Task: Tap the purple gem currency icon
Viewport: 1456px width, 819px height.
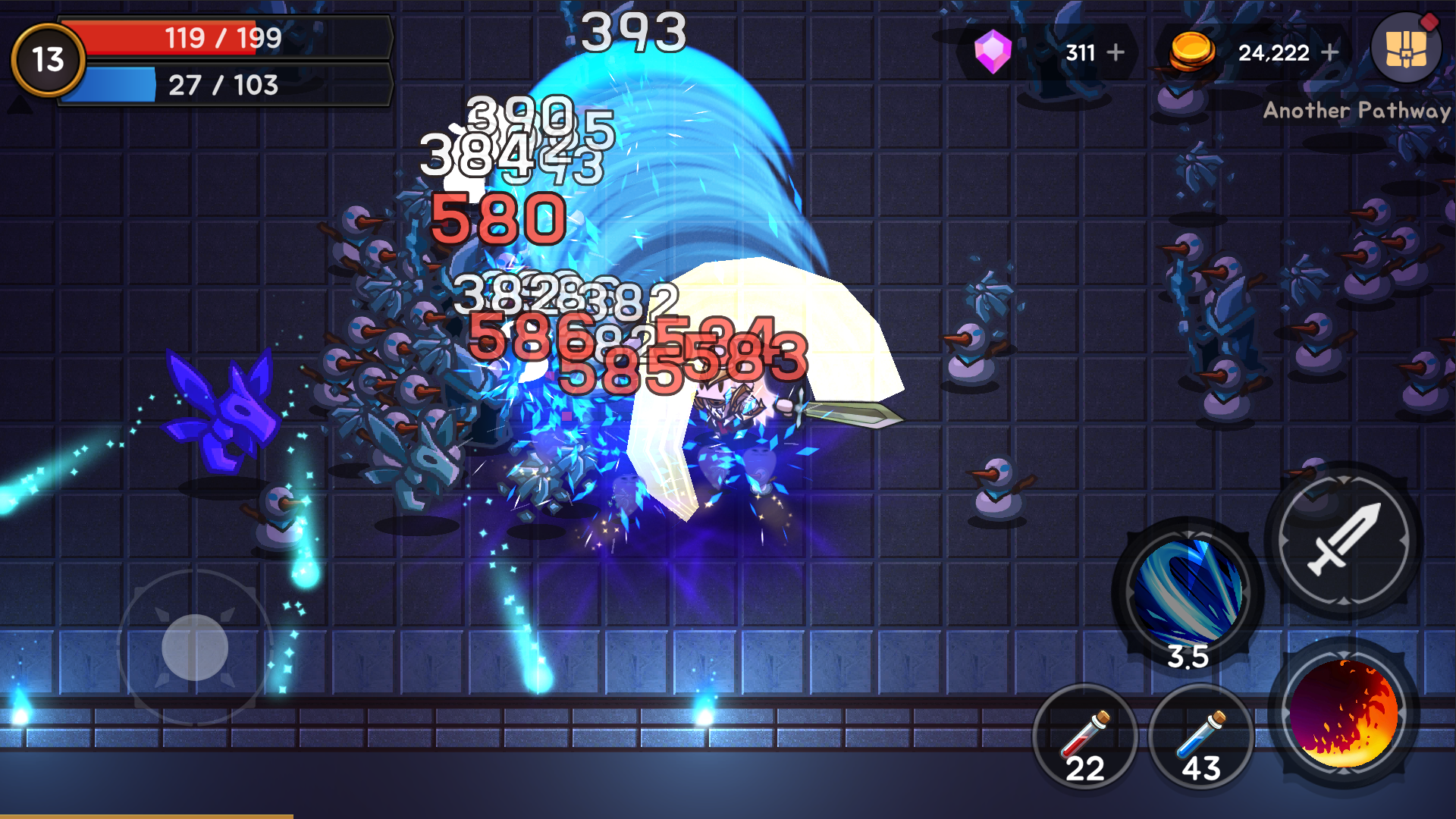Action: point(994,51)
